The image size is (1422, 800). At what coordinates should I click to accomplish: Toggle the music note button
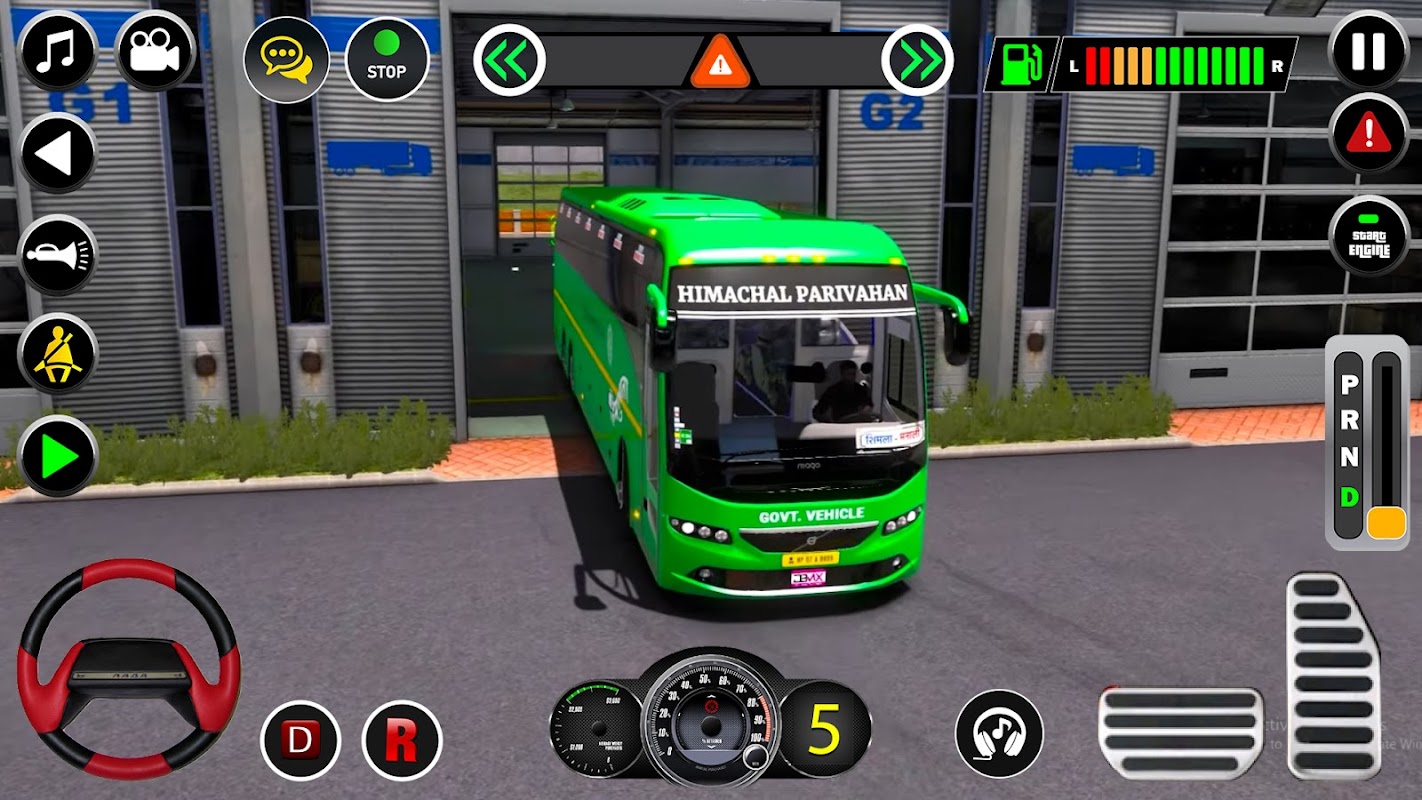click(57, 51)
